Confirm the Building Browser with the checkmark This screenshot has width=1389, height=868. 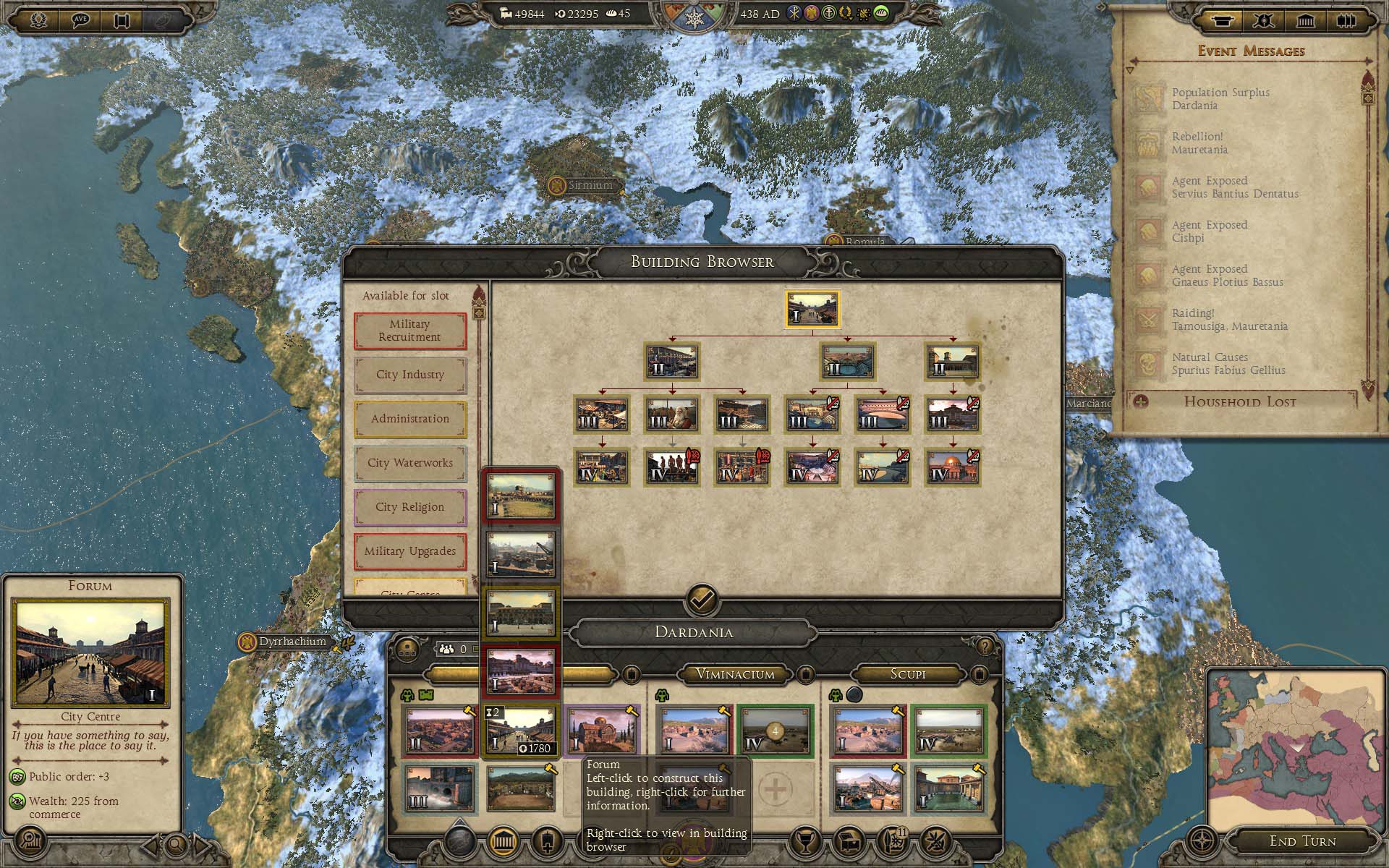(x=702, y=599)
